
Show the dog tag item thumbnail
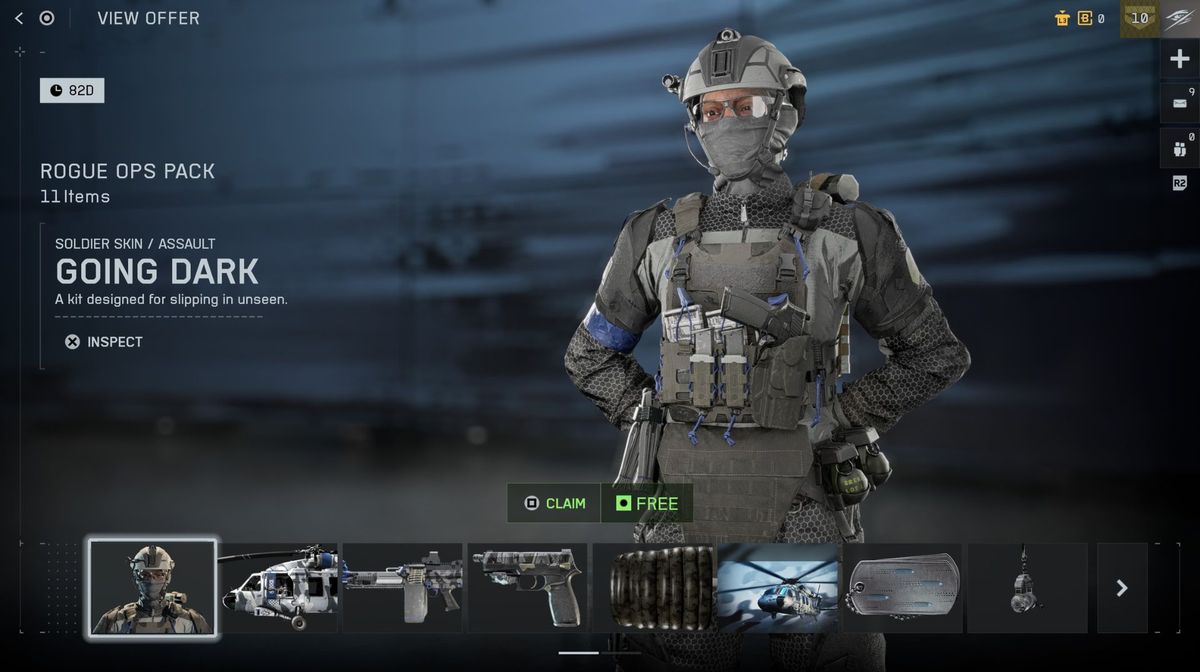(903, 587)
